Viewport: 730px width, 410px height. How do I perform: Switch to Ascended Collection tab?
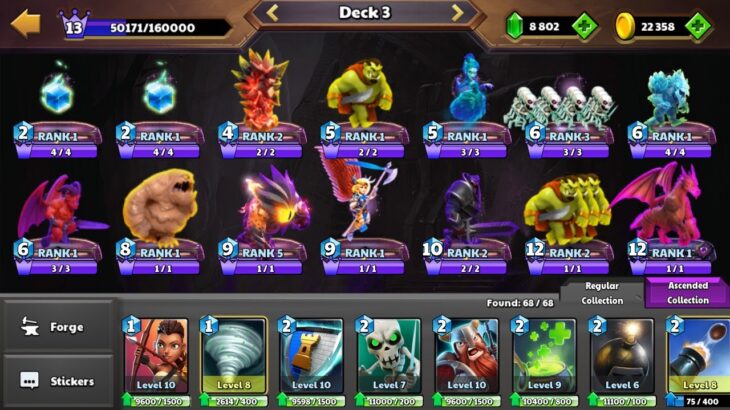click(687, 293)
